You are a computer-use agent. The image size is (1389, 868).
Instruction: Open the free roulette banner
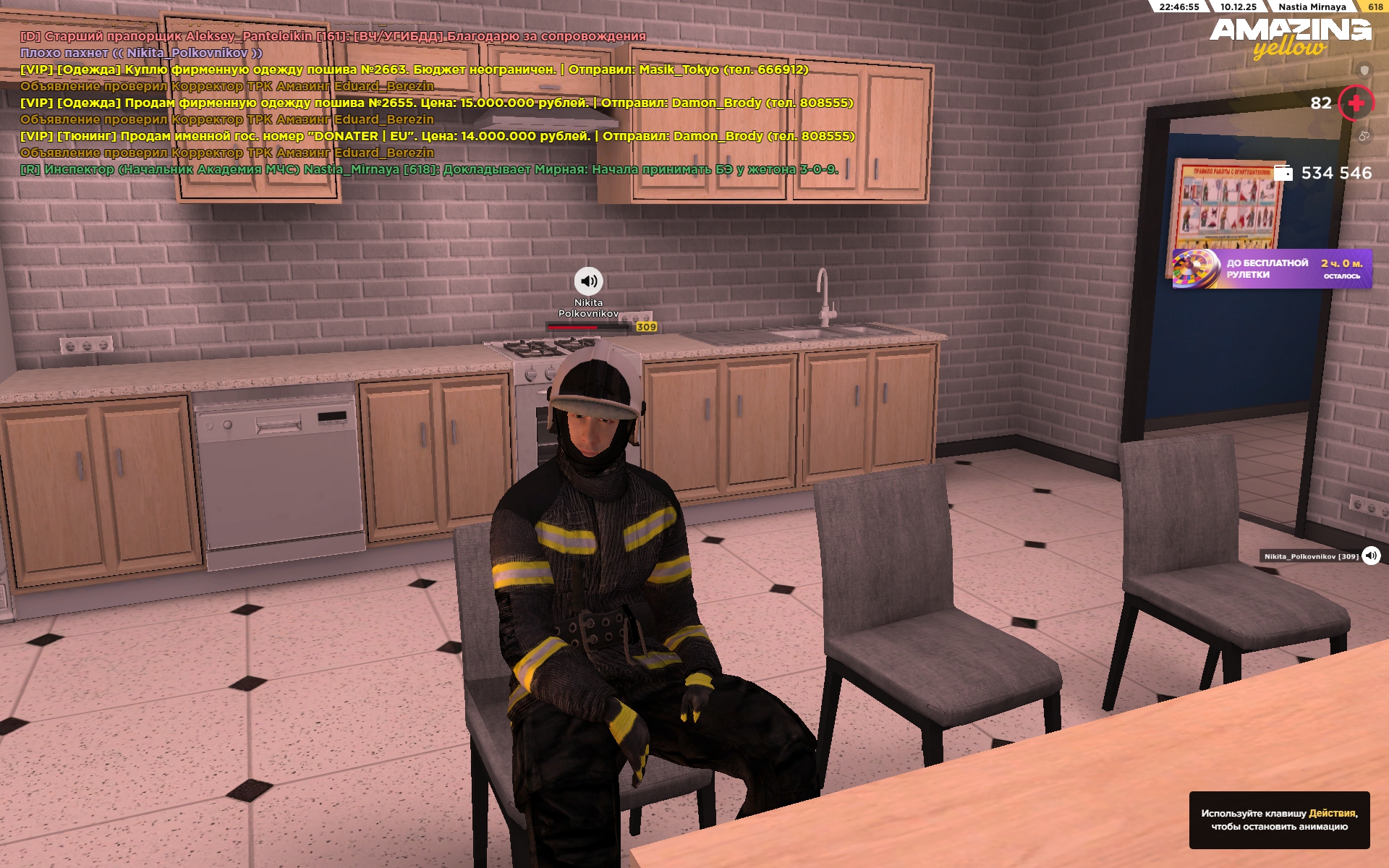(x=1271, y=269)
